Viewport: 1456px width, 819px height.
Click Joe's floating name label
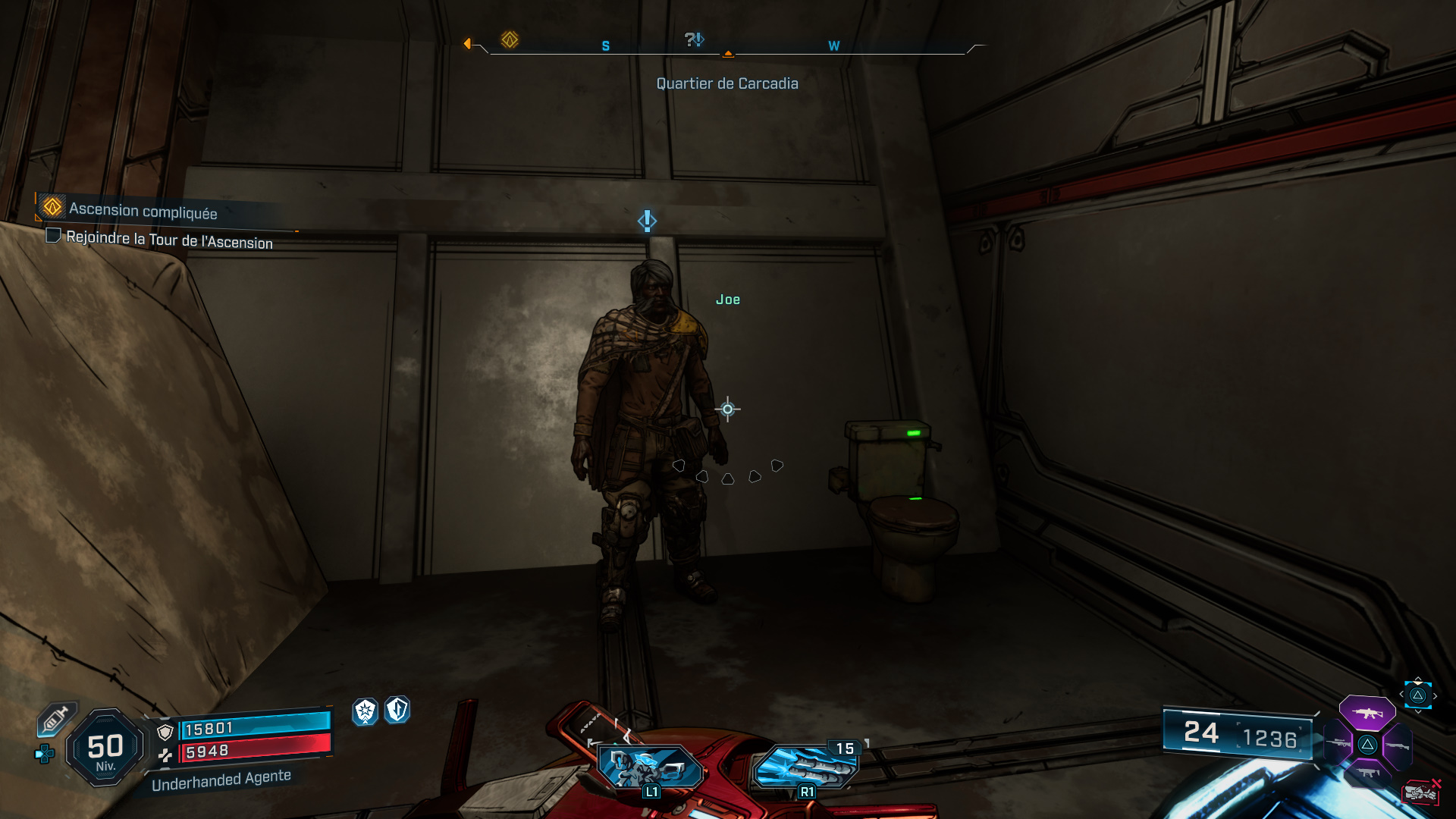728,300
